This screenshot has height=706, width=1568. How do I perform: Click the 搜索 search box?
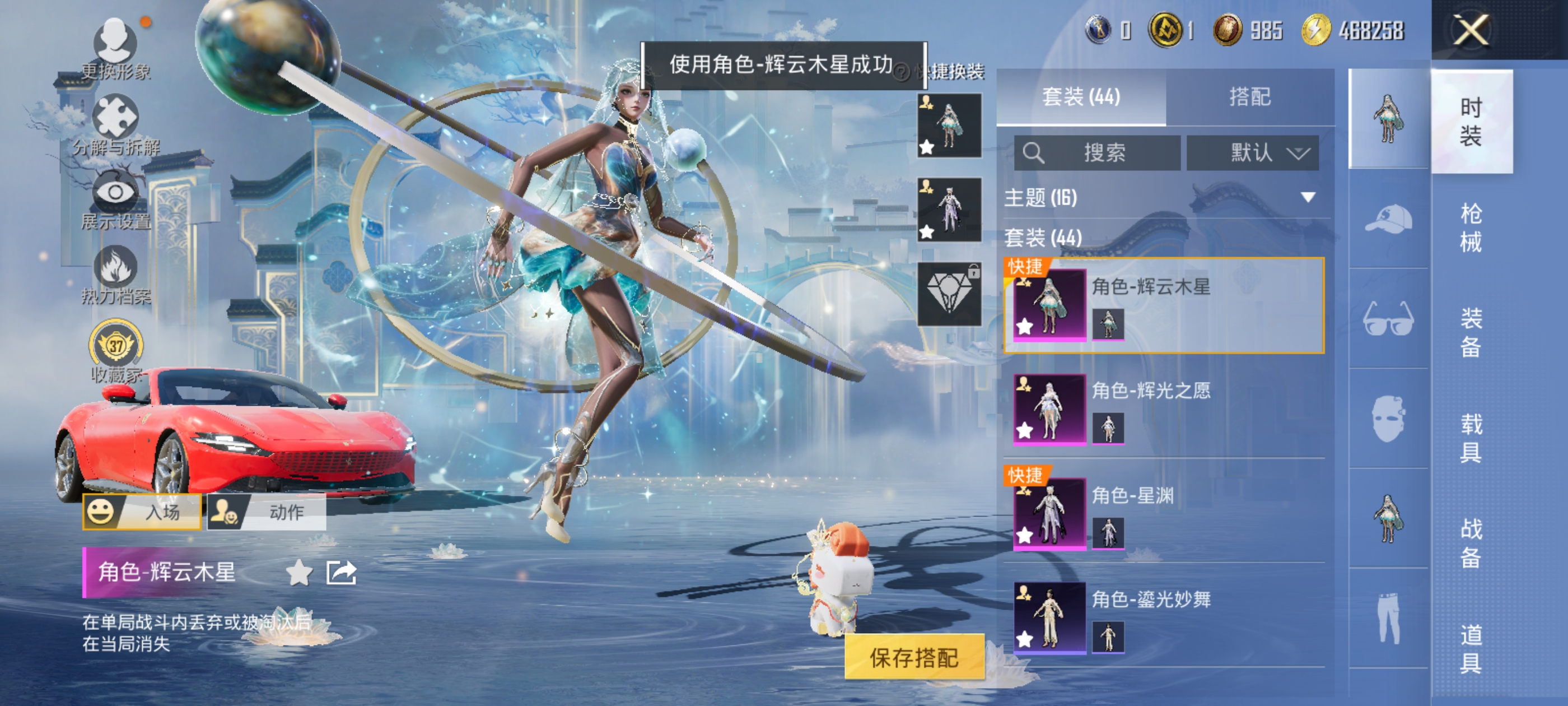(x=1097, y=152)
